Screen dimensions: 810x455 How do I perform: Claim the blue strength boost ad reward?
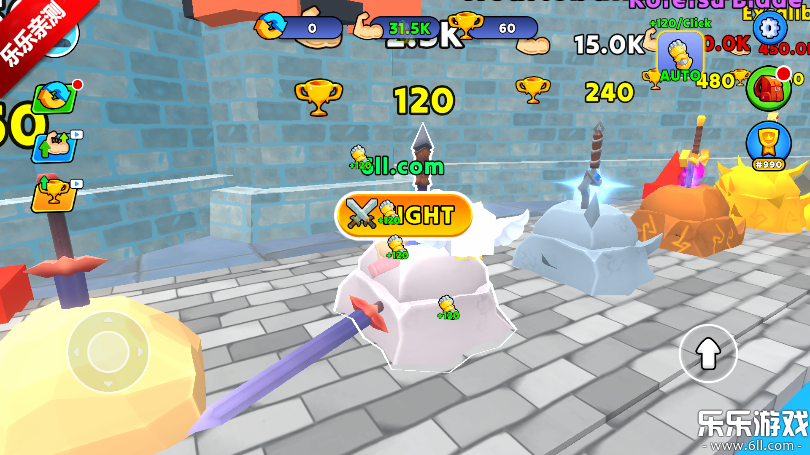pyautogui.click(x=53, y=146)
